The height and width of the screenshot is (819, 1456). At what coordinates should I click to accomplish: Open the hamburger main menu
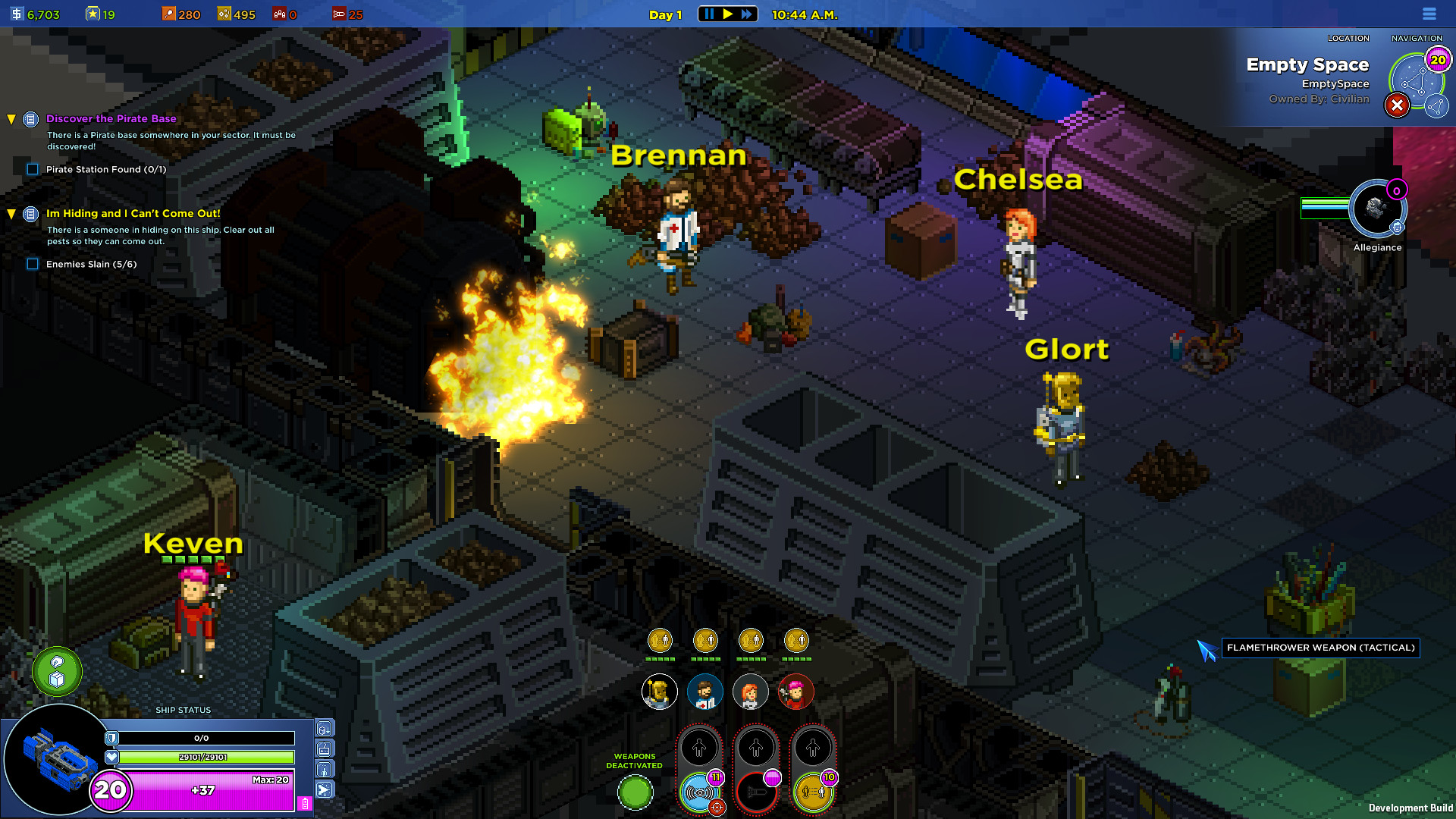coord(1429,14)
